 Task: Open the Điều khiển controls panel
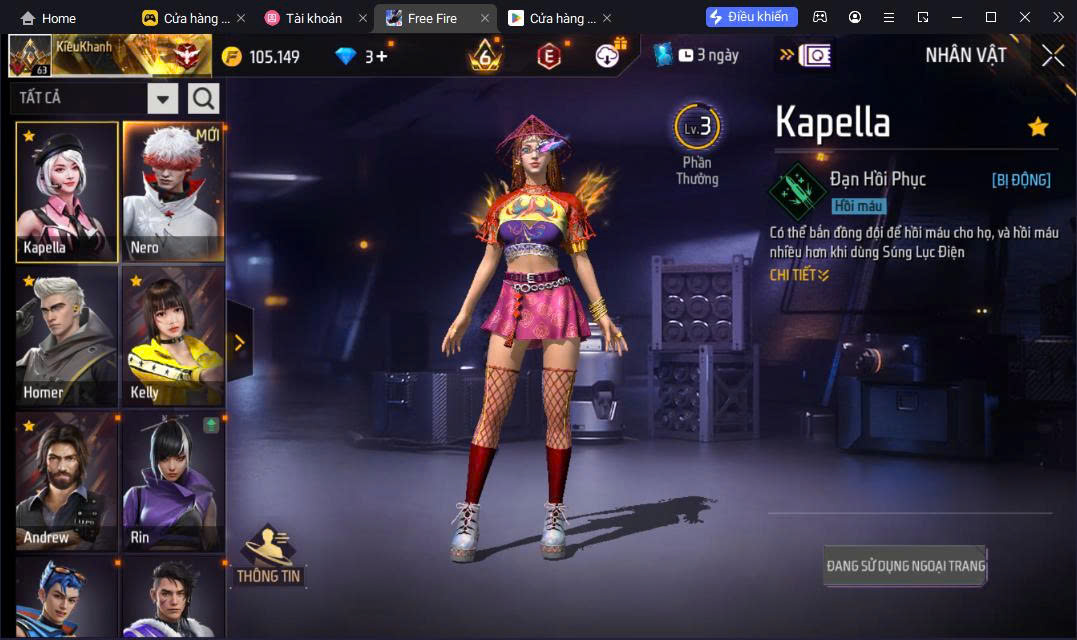[x=752, y=17]
